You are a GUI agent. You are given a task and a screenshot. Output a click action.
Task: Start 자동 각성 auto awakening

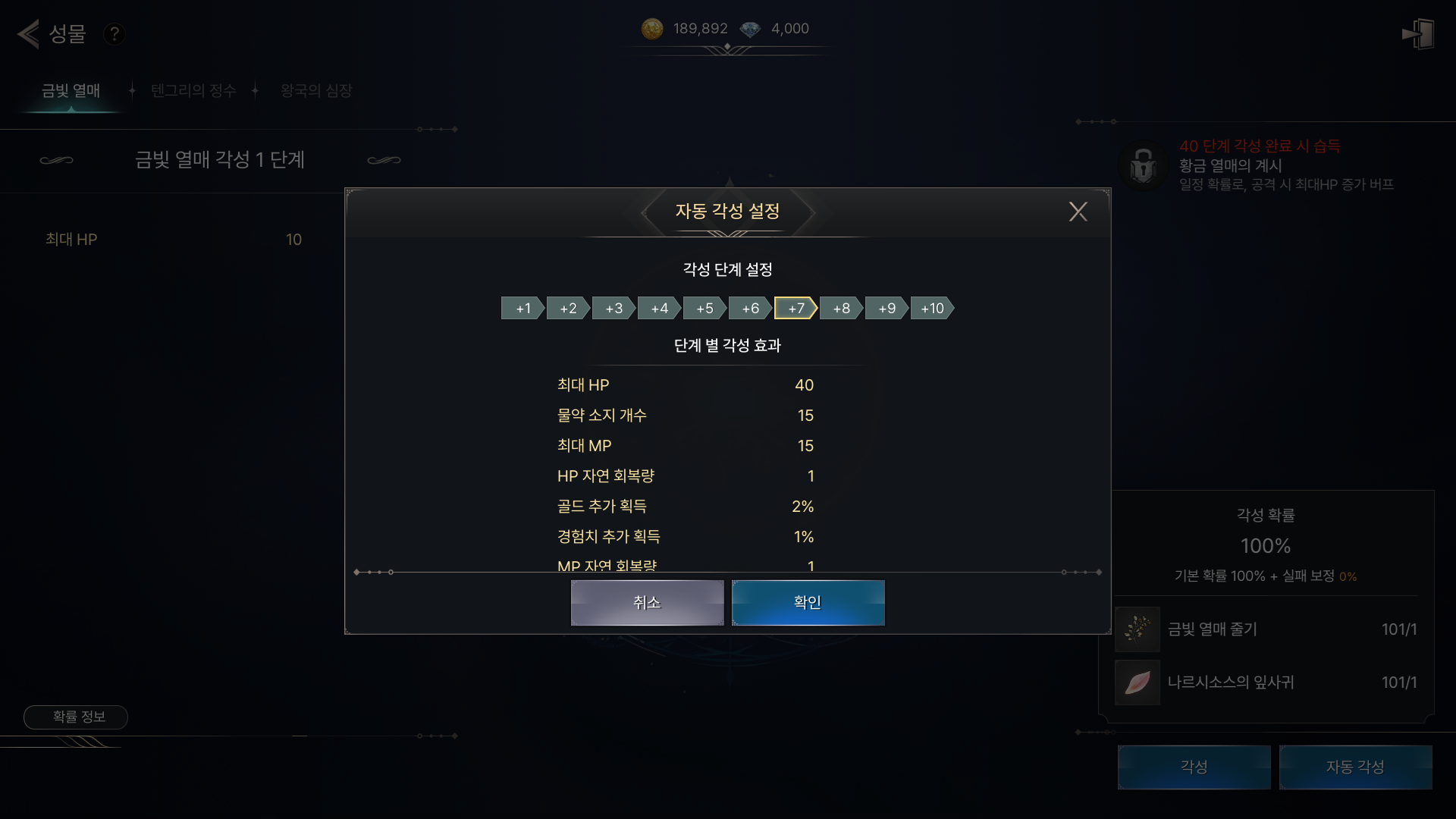pyautogui.click(x=1355, y=767)
